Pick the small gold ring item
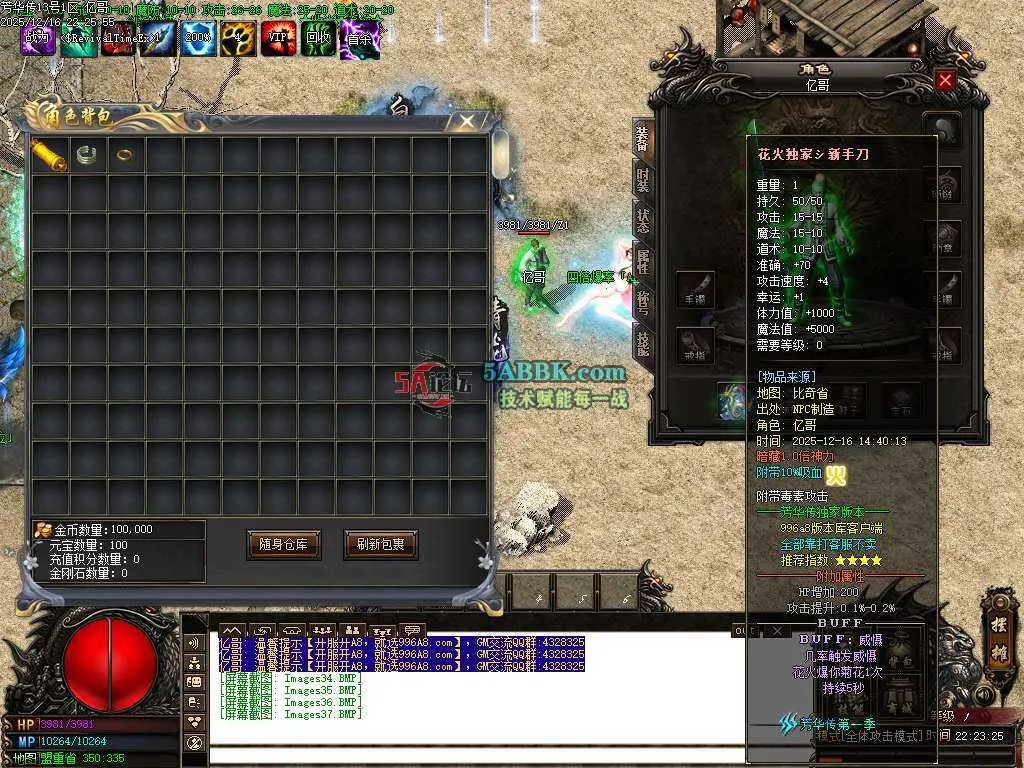The width and height of the screenshot is (1024, 768). click(125, 155)
